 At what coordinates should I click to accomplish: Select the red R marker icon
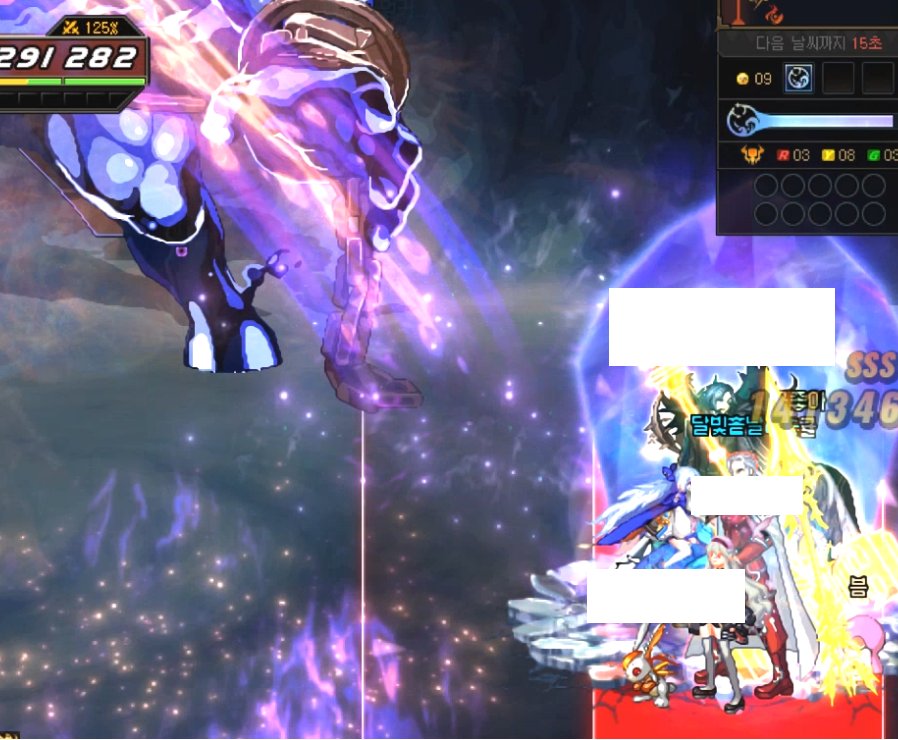point(783,155)
